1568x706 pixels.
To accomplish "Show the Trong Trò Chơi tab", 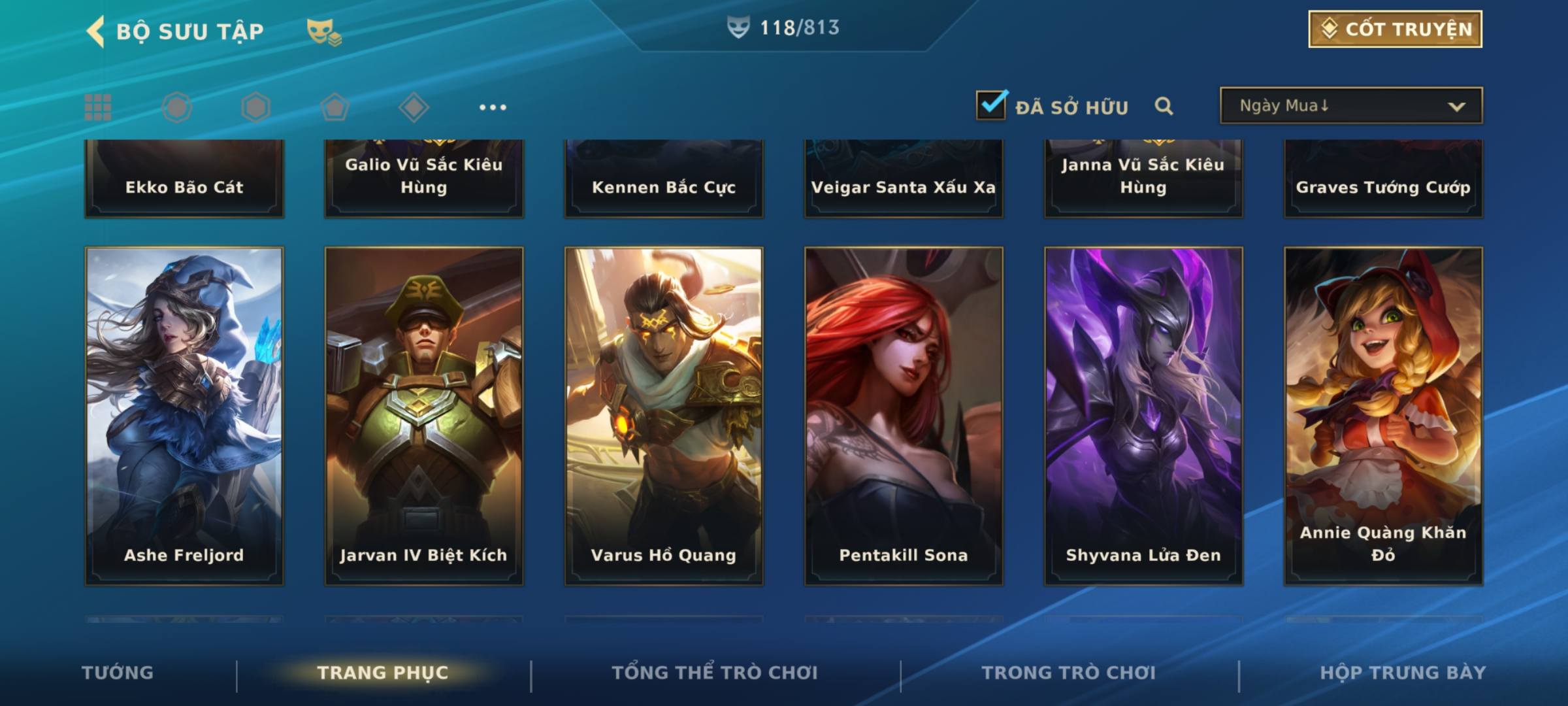I will click(1069, 673).
